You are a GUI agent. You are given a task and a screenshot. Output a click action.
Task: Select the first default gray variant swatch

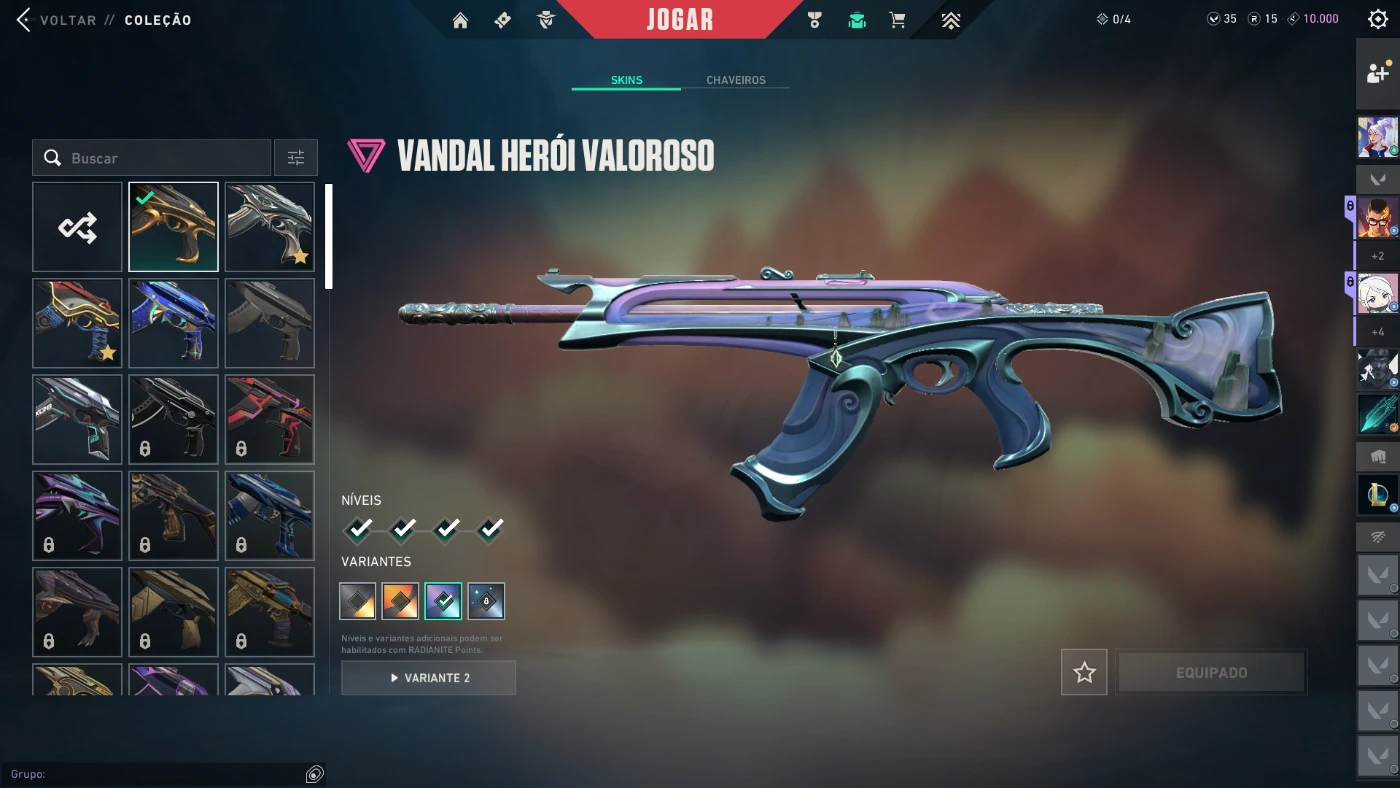point(358,601)
